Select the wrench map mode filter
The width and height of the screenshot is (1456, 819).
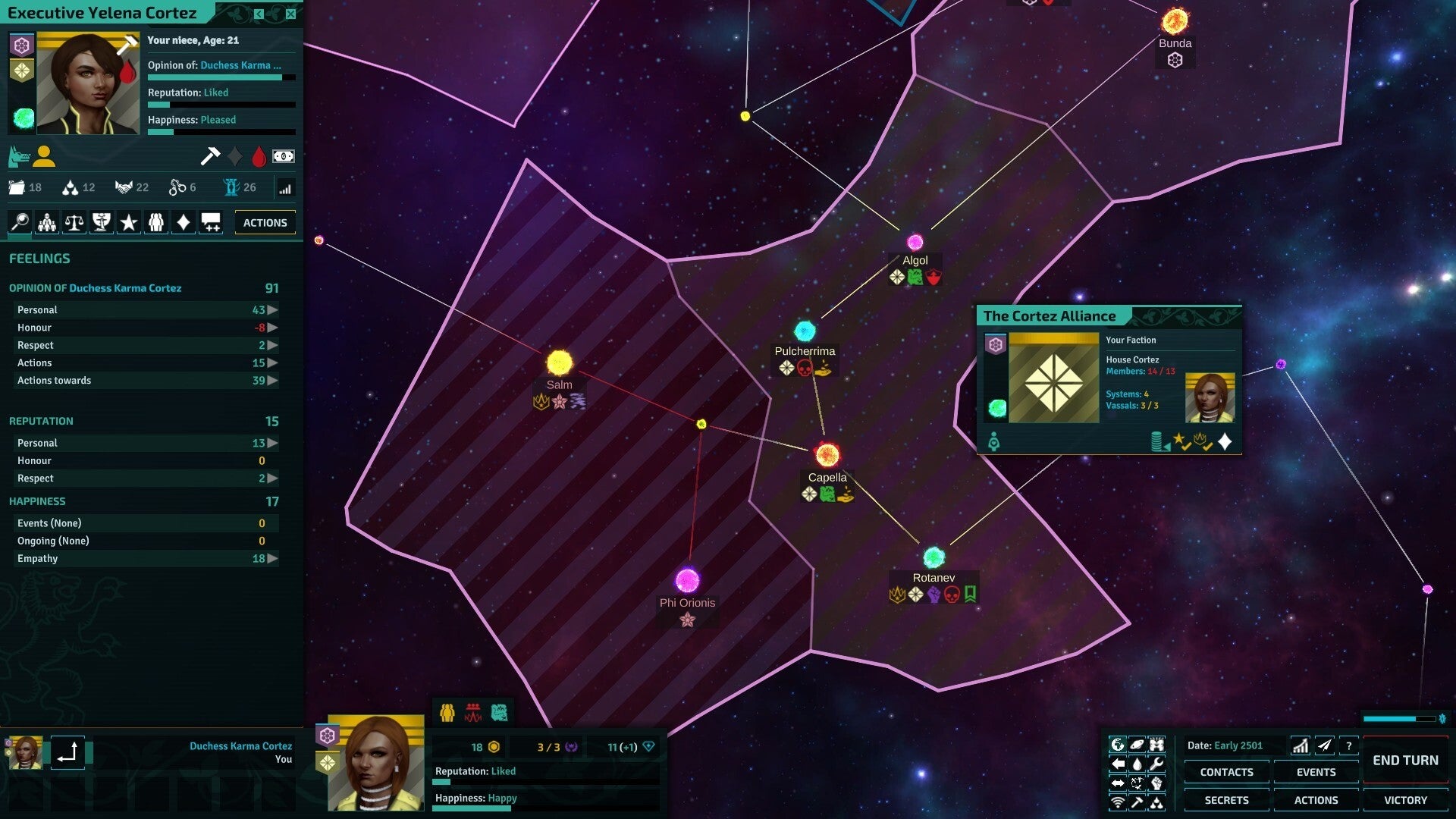(1156, 764)
